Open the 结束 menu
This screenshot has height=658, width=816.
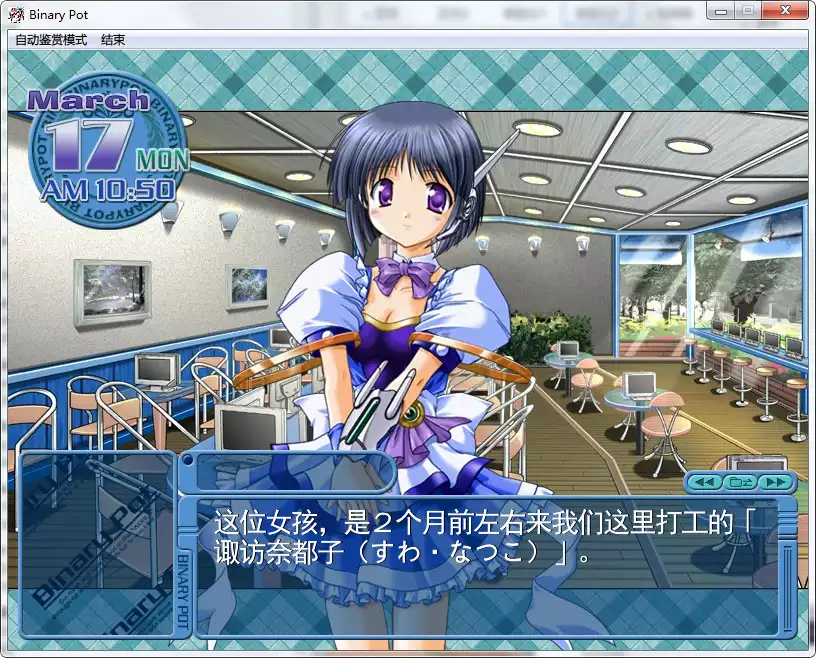pyautogui.click(x=113, y=40)
